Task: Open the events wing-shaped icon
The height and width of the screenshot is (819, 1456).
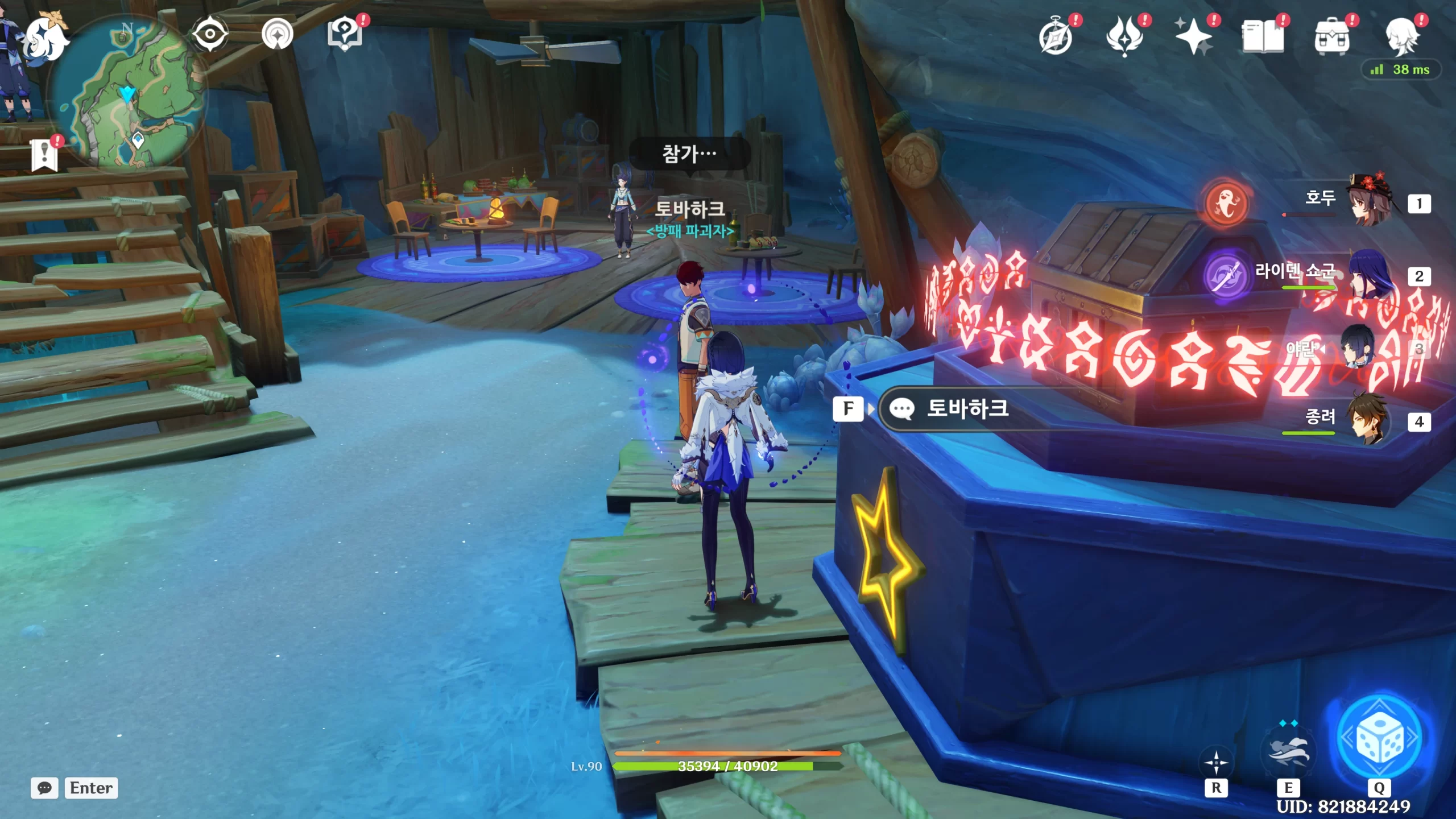Action: tap(1124, 36)
